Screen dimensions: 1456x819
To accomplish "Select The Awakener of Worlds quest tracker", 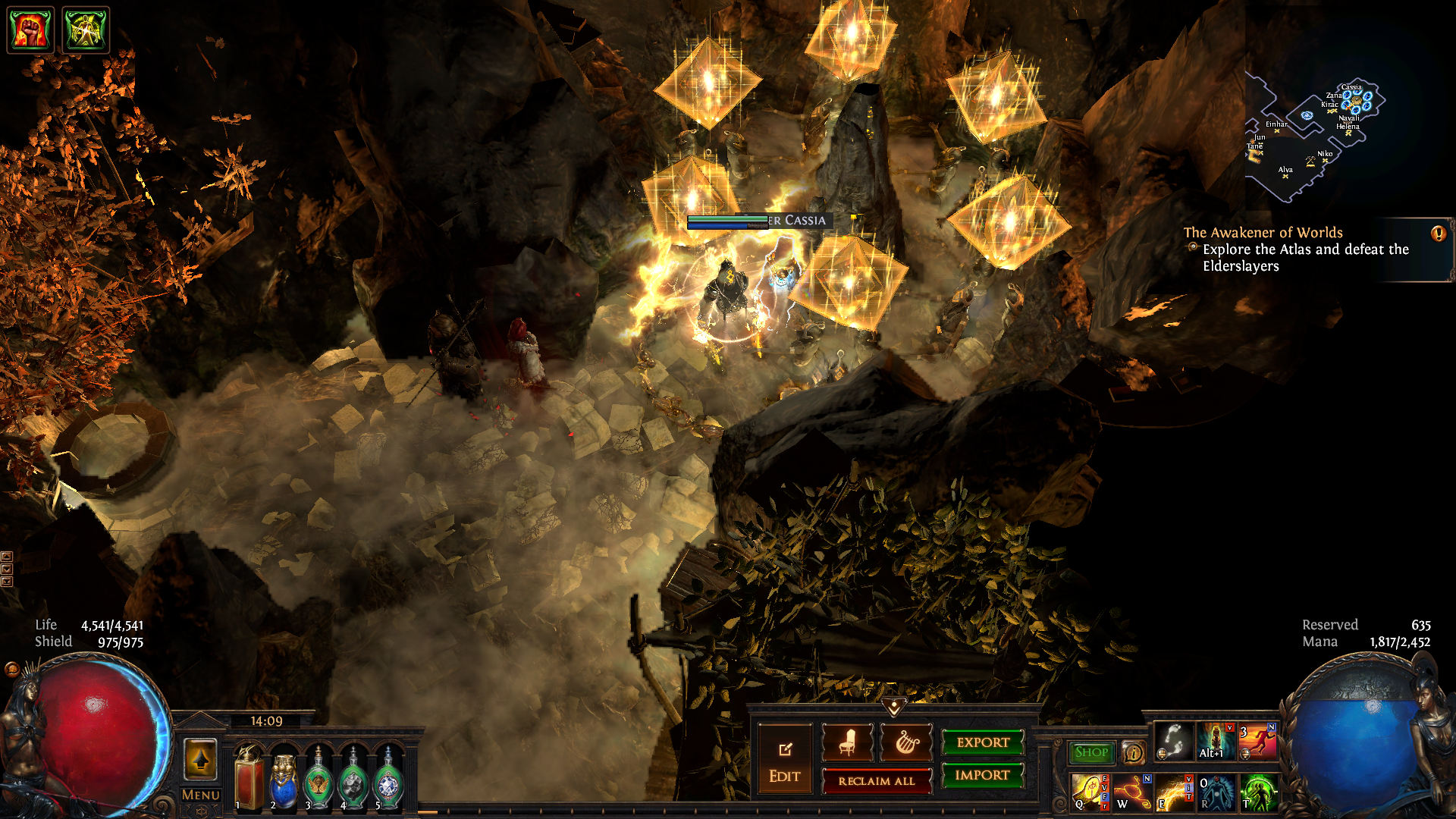I will [1263, 233].
